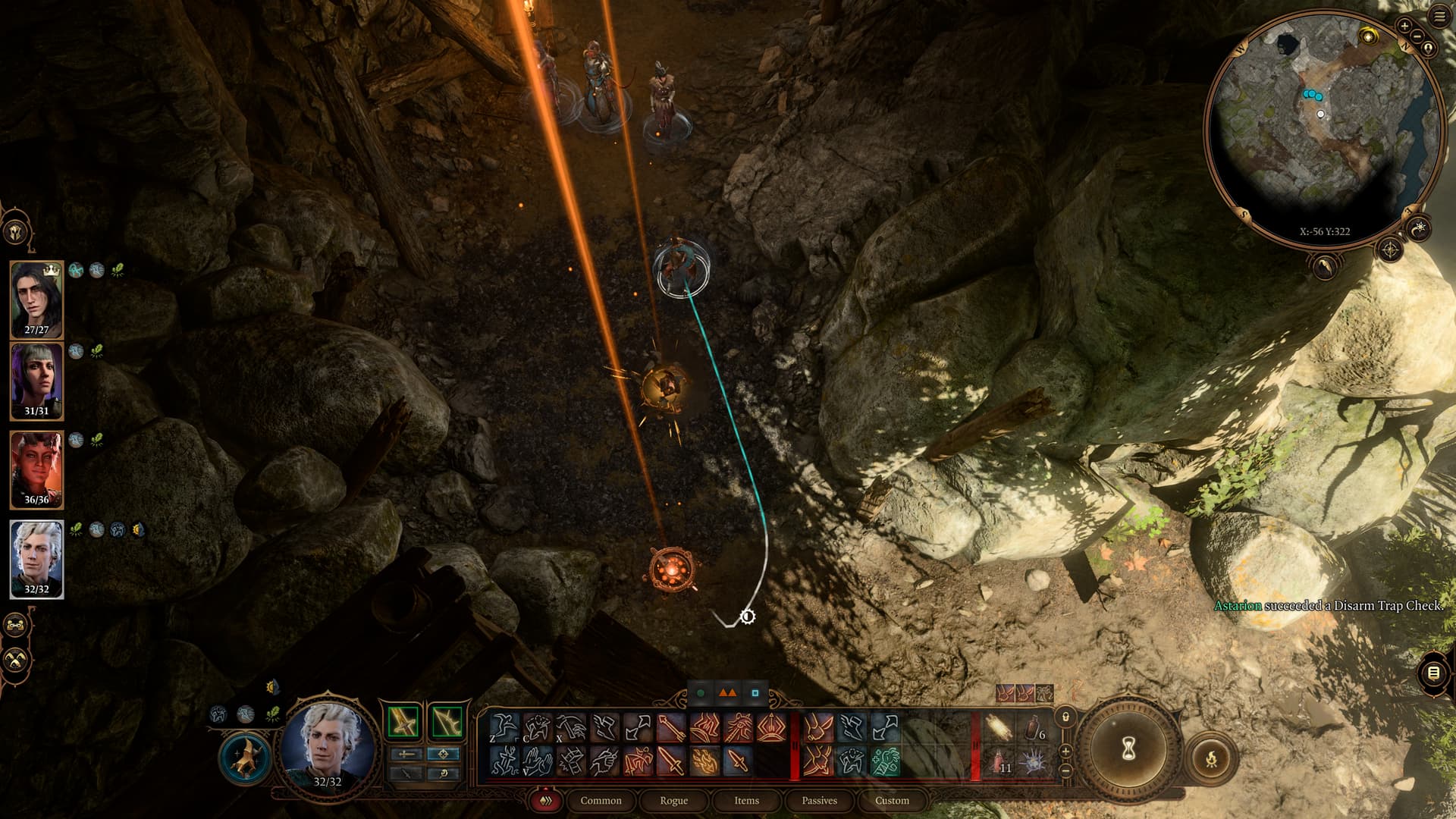Open the combat log button
Screen dimensions: 1456x819
pyautogui.click(x=1433, y=673)
